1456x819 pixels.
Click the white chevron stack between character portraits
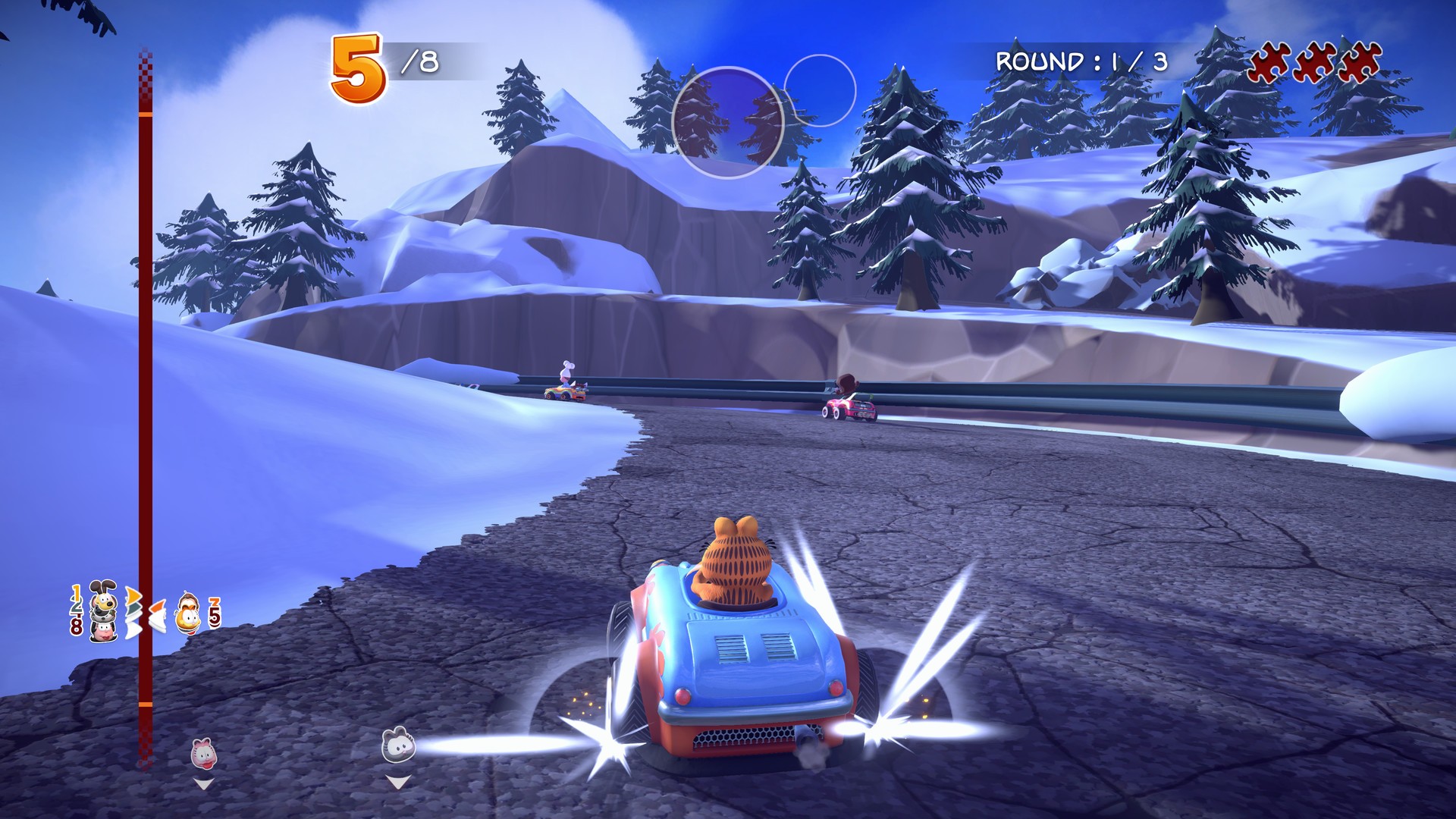pos(133,625)
